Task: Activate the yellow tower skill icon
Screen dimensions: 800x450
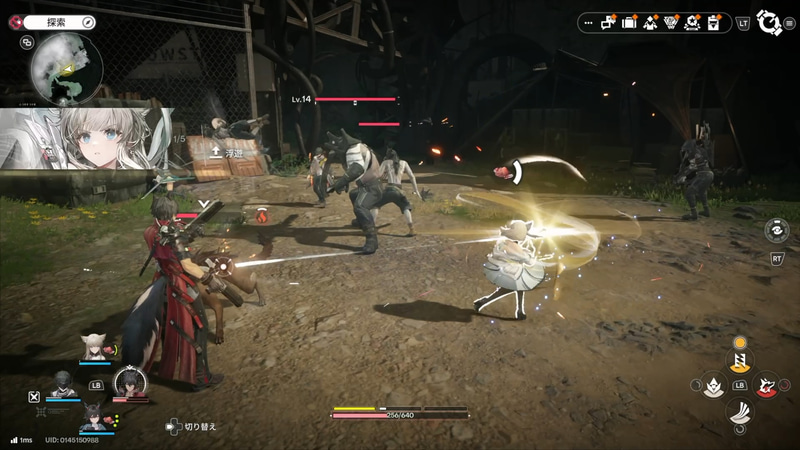Action: 740,360
